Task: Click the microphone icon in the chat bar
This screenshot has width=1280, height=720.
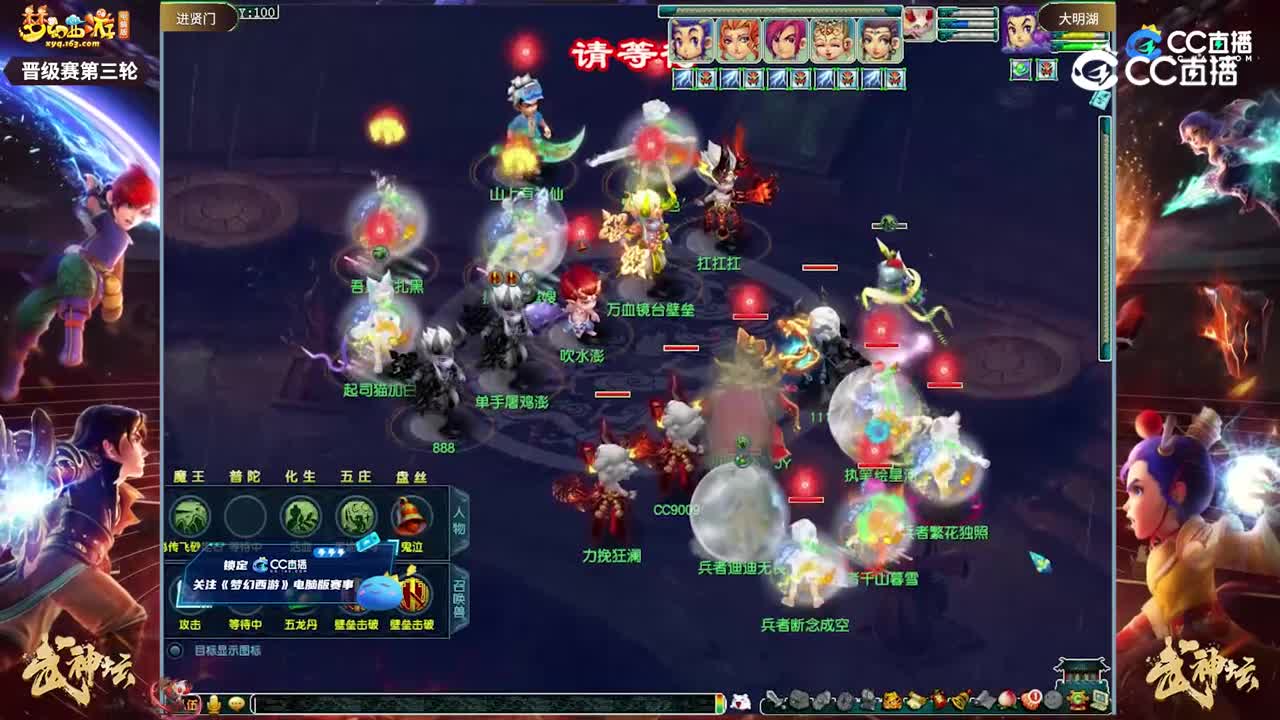Action: point(212,703)
